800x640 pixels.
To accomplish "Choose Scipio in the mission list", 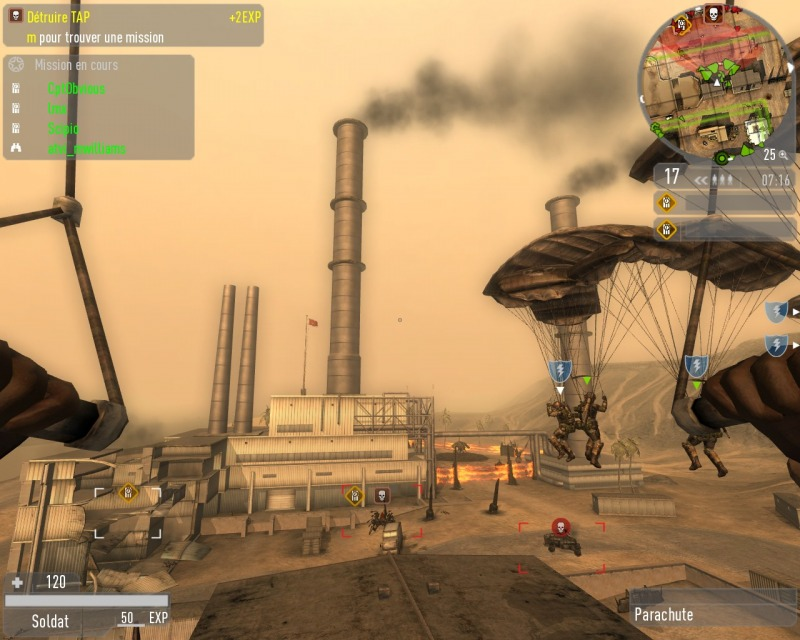I will point(63,129).
